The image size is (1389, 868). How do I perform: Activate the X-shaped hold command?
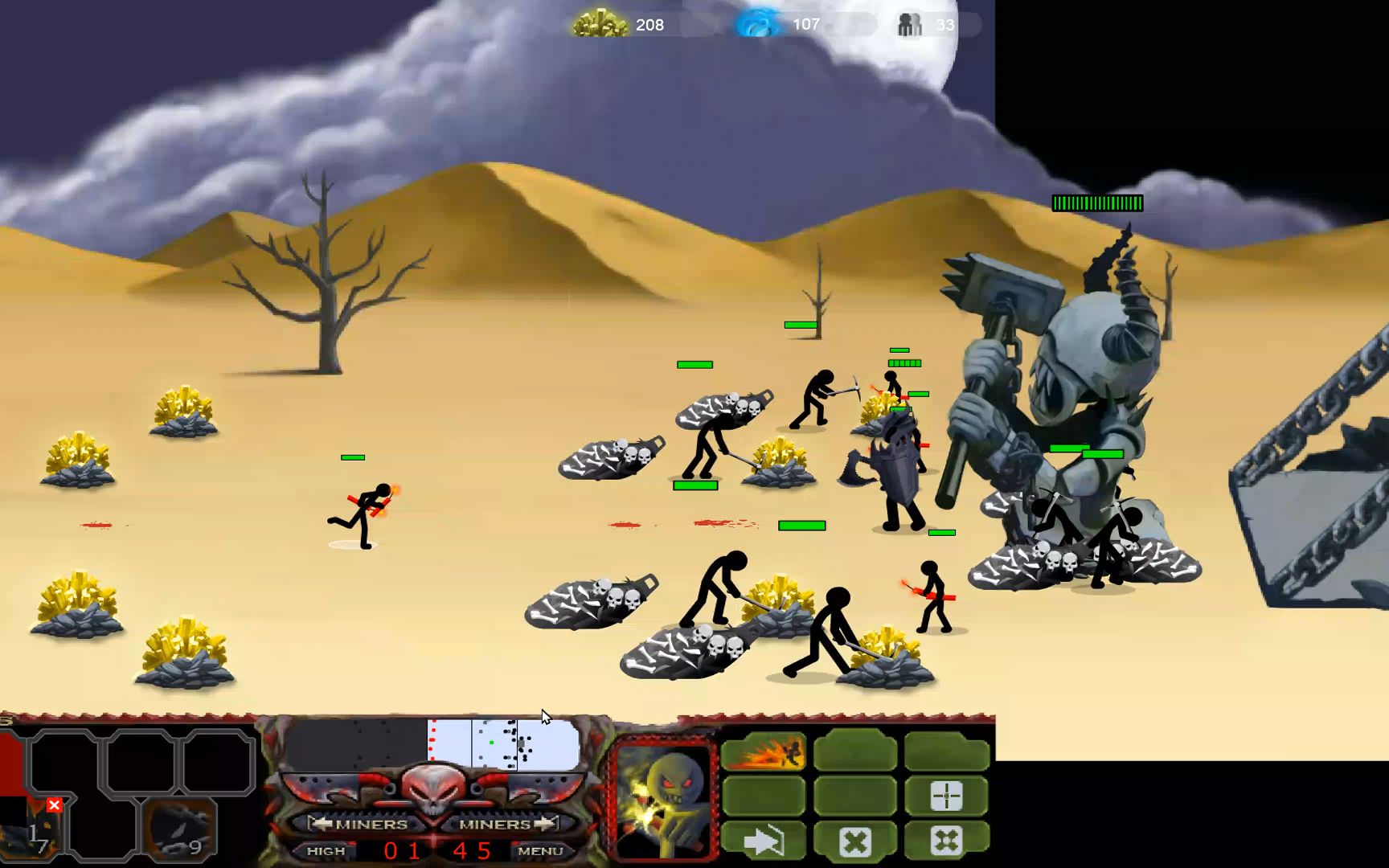pyautogui.click(x=854, y=841)
